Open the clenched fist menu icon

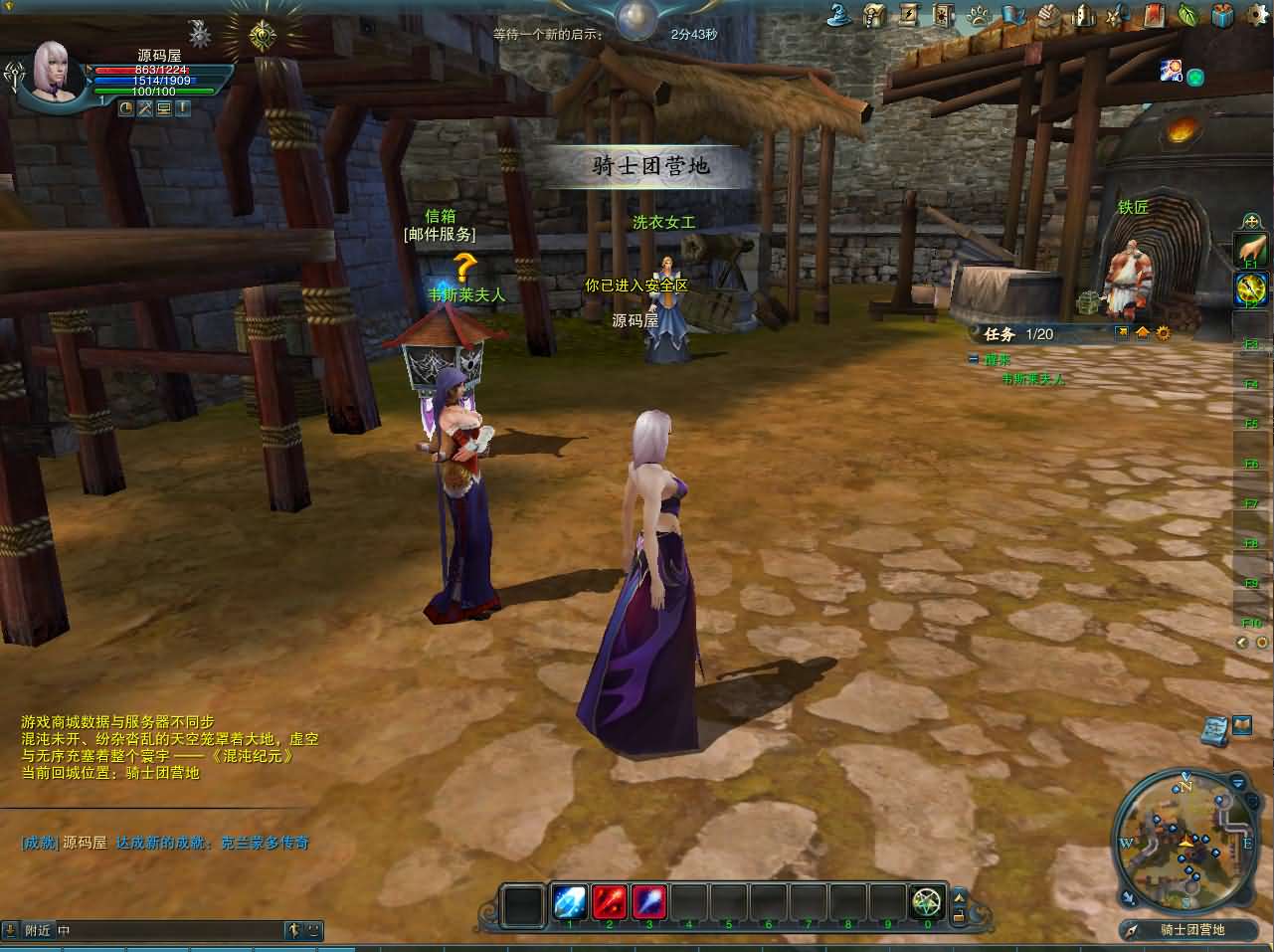tap(1048, 15)
